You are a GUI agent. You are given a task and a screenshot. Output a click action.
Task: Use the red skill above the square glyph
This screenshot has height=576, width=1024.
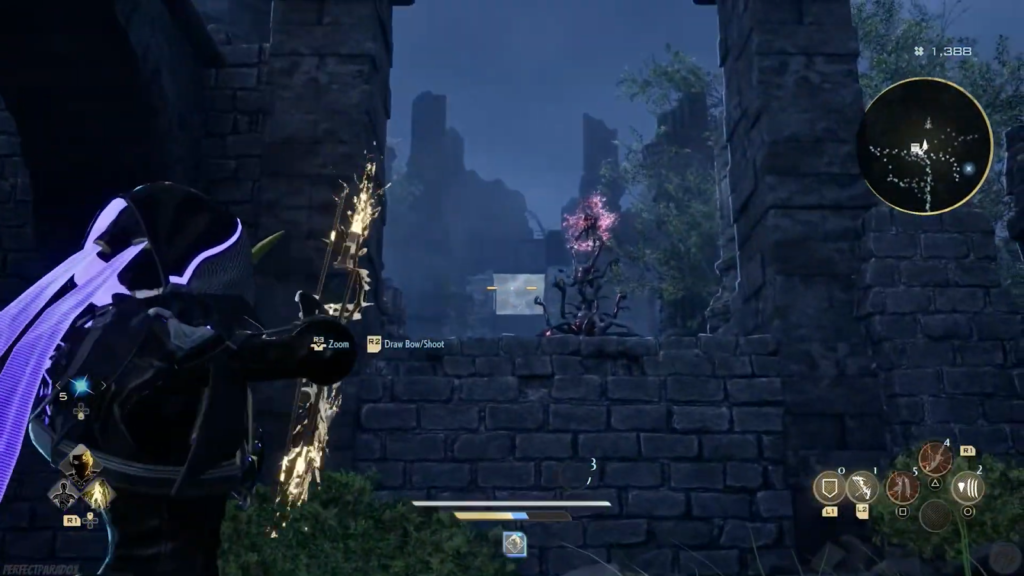pos(902,487)
